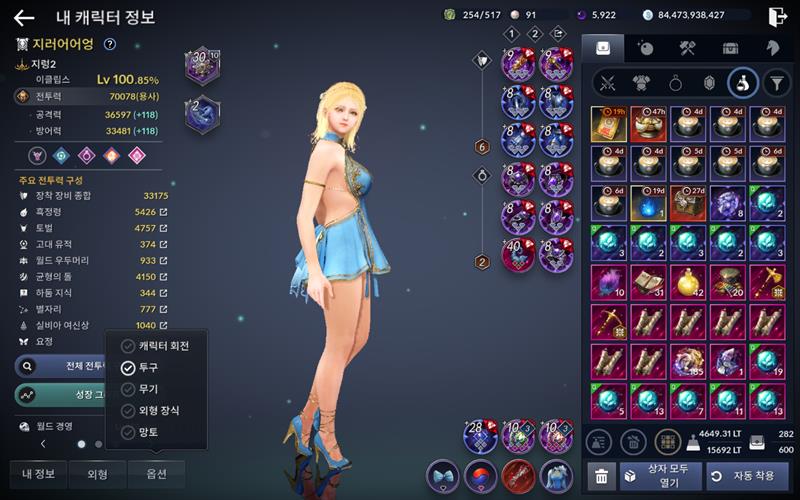
Task: Open the help question mark by character name
Action: coord(110,44)
